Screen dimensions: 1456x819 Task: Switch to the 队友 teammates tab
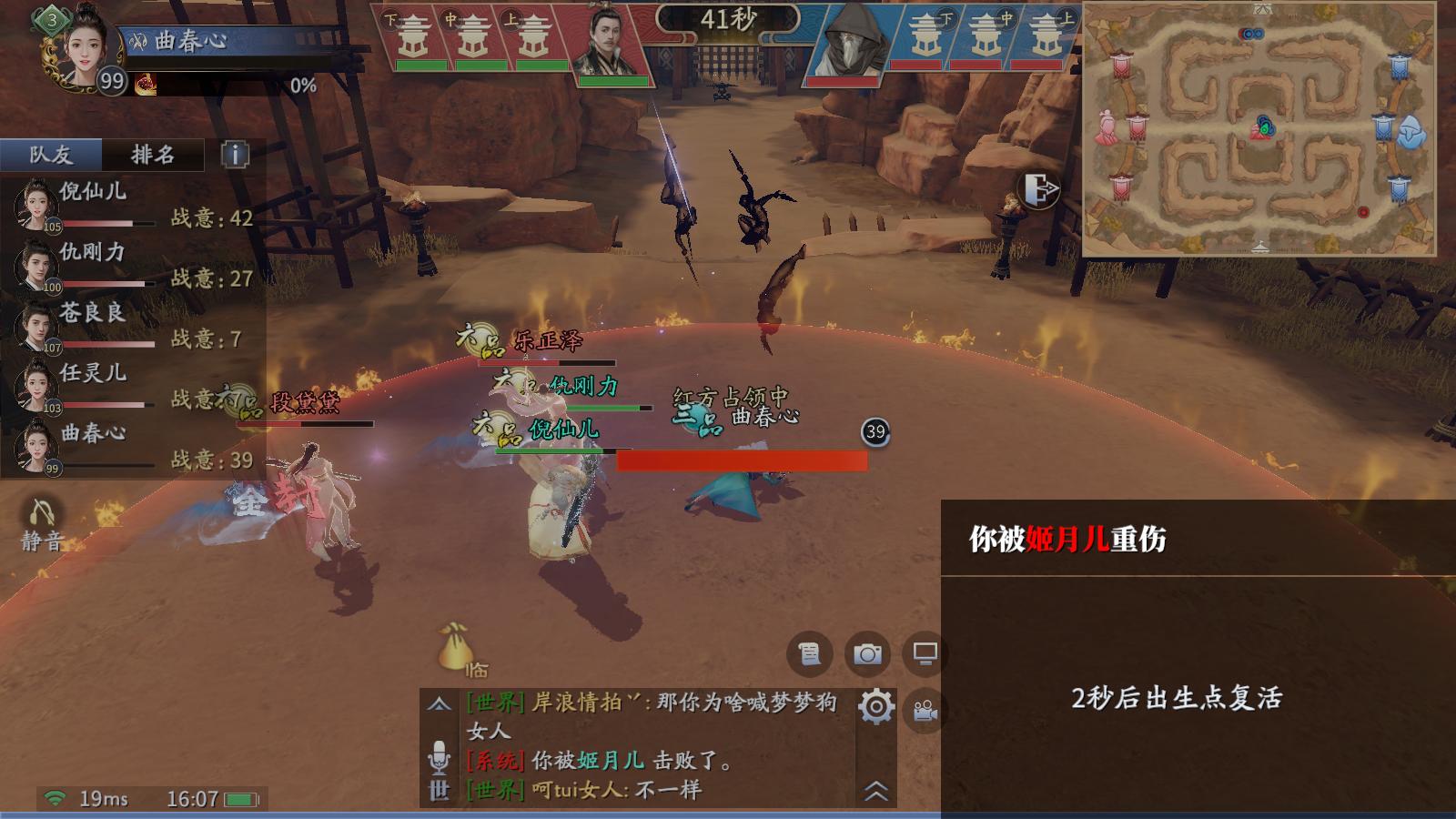[51, 155]
